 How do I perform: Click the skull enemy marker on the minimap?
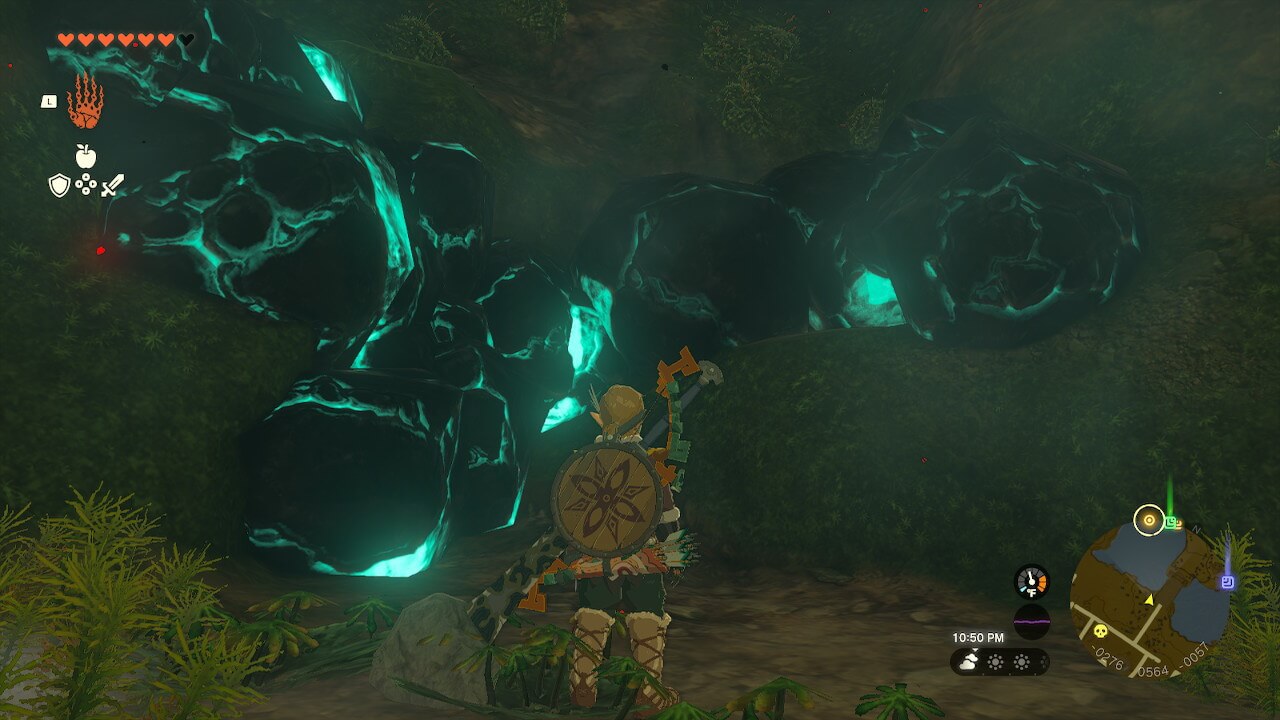[x=1099, y=632]
